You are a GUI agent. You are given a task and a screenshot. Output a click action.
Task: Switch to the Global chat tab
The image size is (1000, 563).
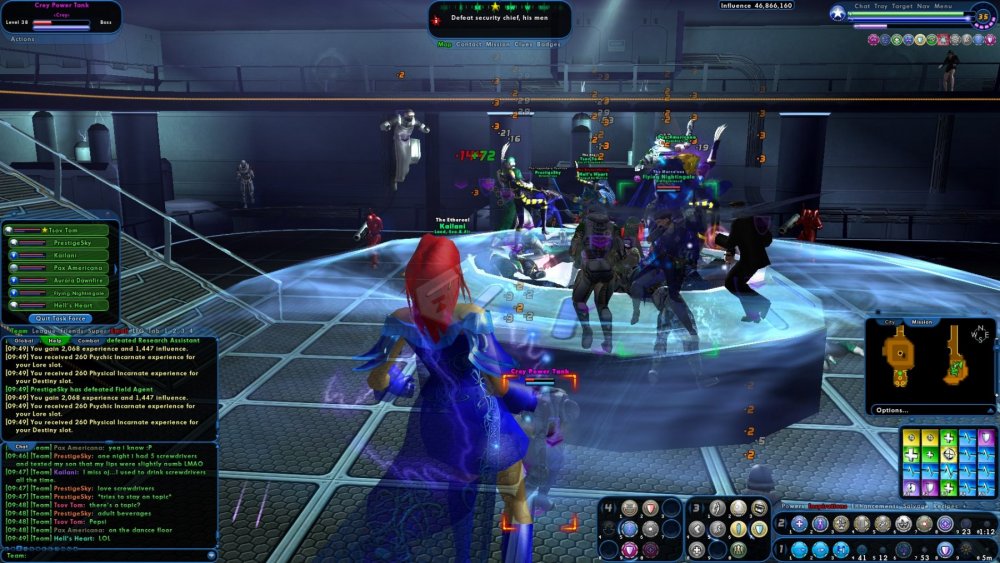(22, 340)
